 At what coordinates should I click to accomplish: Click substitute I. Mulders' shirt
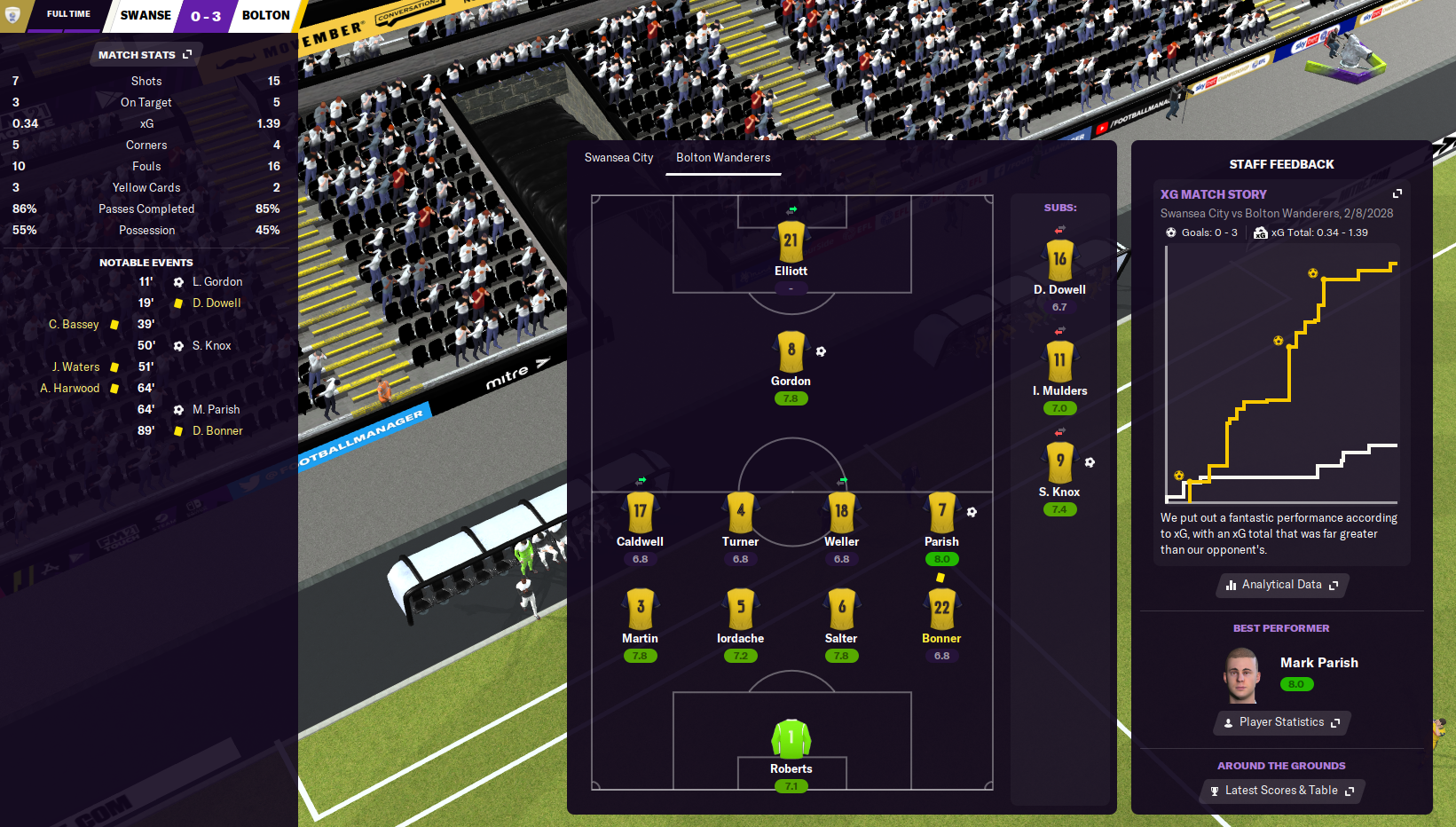1059,362
